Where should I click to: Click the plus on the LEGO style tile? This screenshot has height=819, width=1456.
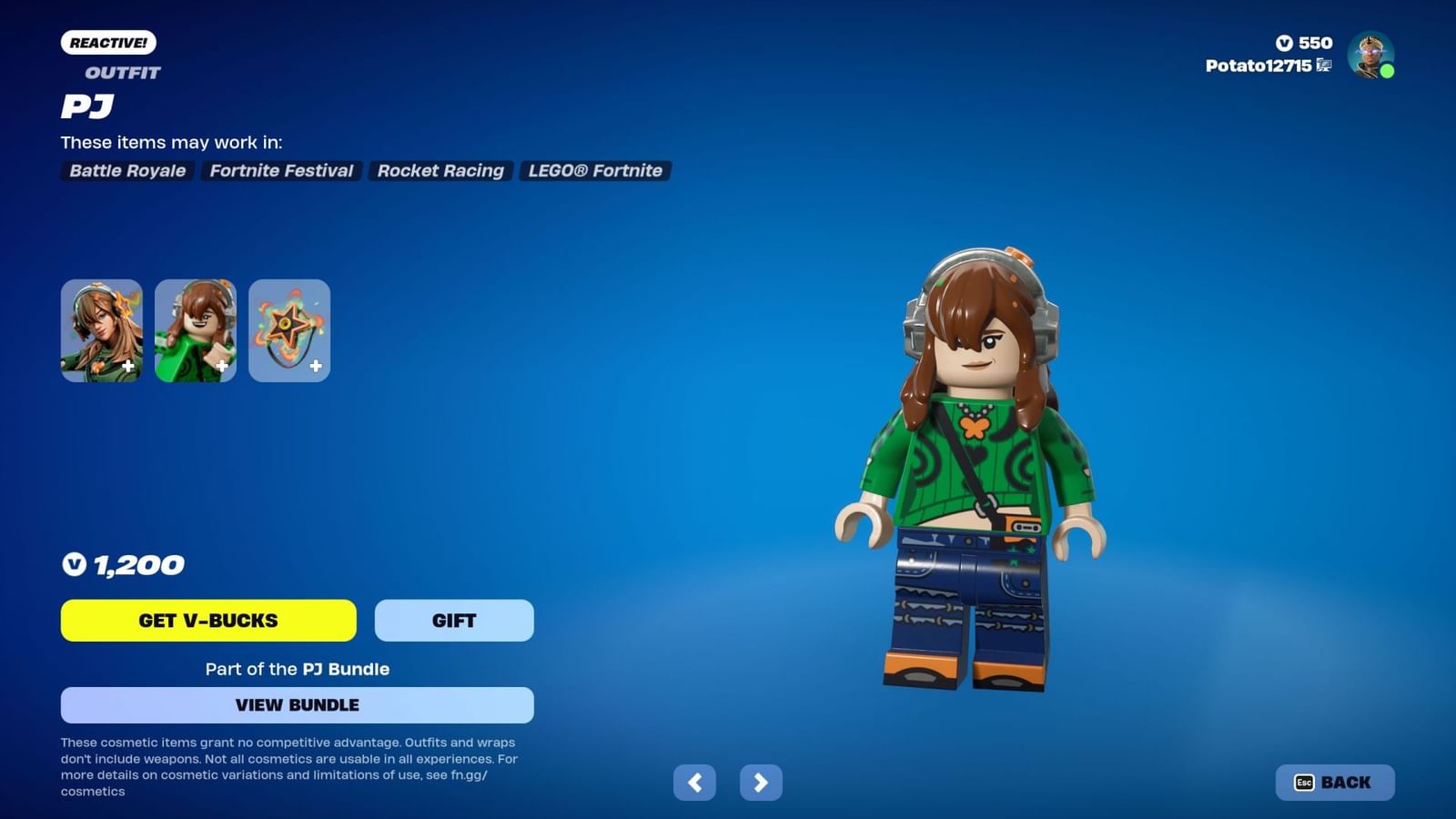[223, 366]
